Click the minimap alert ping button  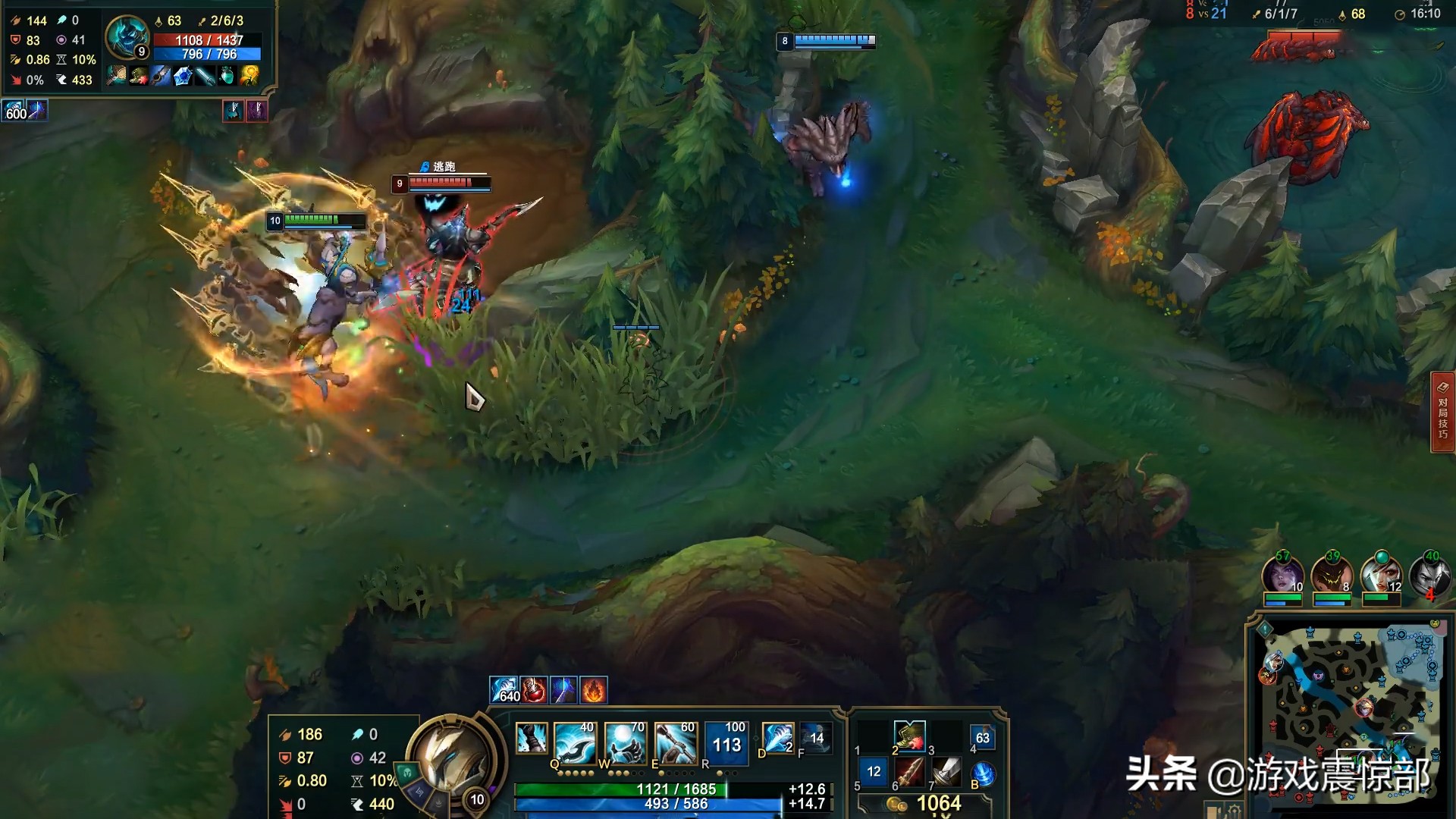coord(1265,629)
